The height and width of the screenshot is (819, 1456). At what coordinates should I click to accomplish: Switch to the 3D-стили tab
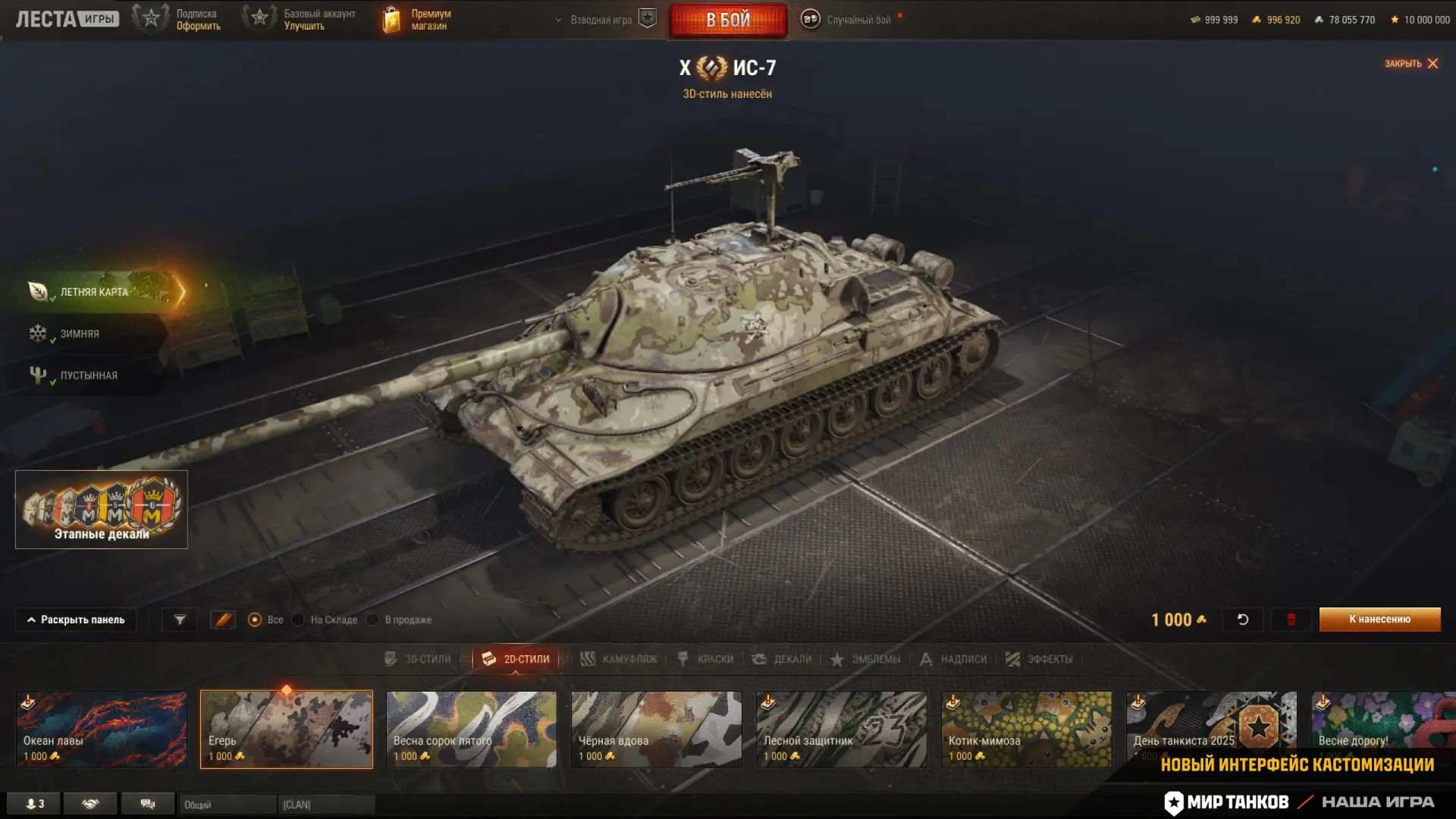(418, 659)
